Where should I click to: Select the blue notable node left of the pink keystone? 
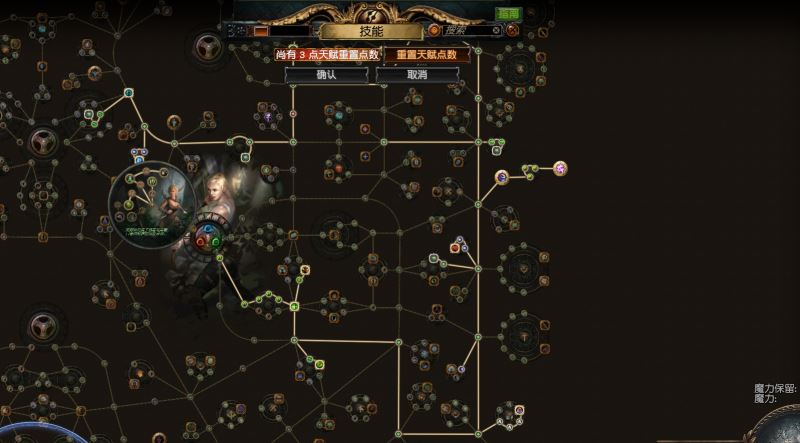pyautogui.click(x=502, y=177)
